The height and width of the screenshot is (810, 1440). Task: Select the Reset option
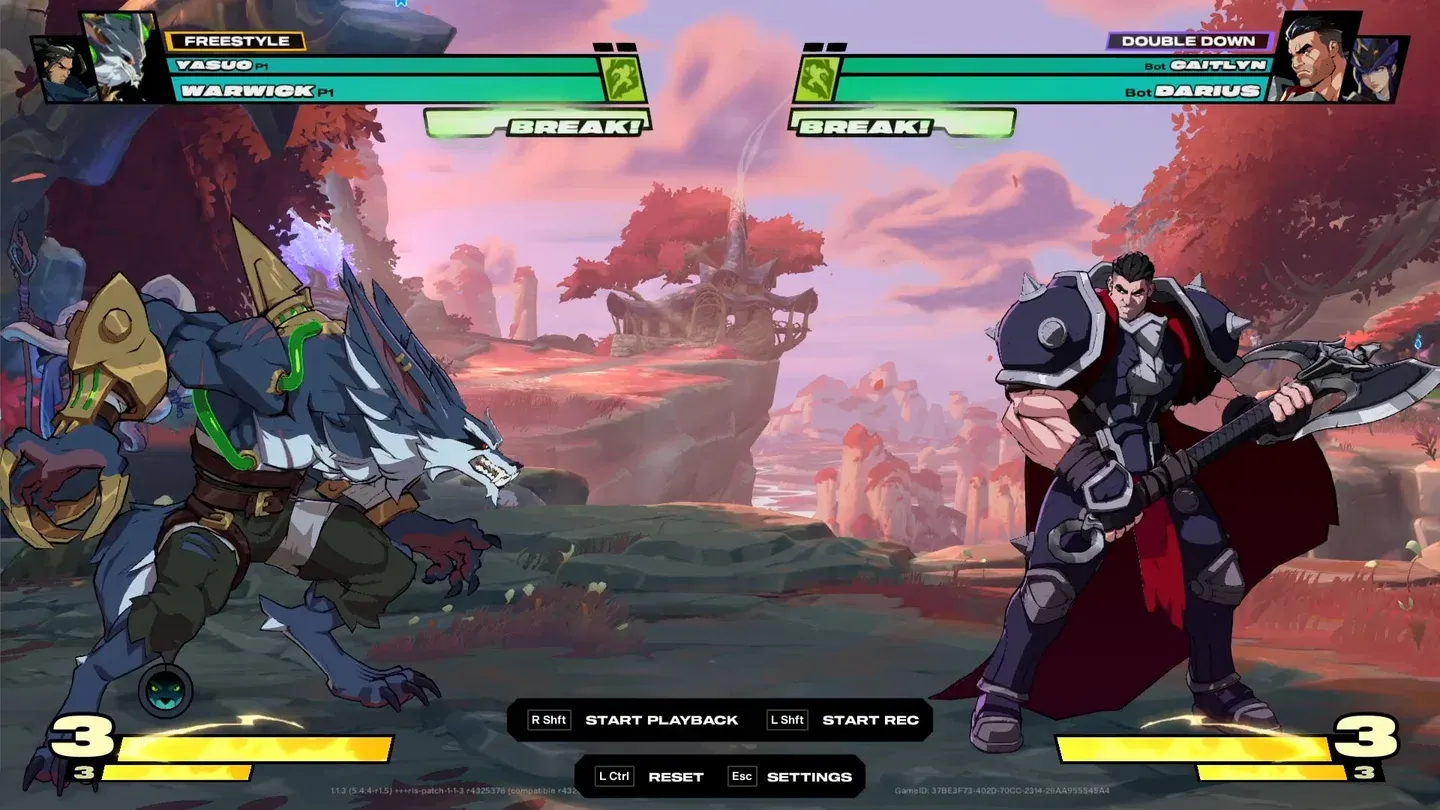point(675,777)
